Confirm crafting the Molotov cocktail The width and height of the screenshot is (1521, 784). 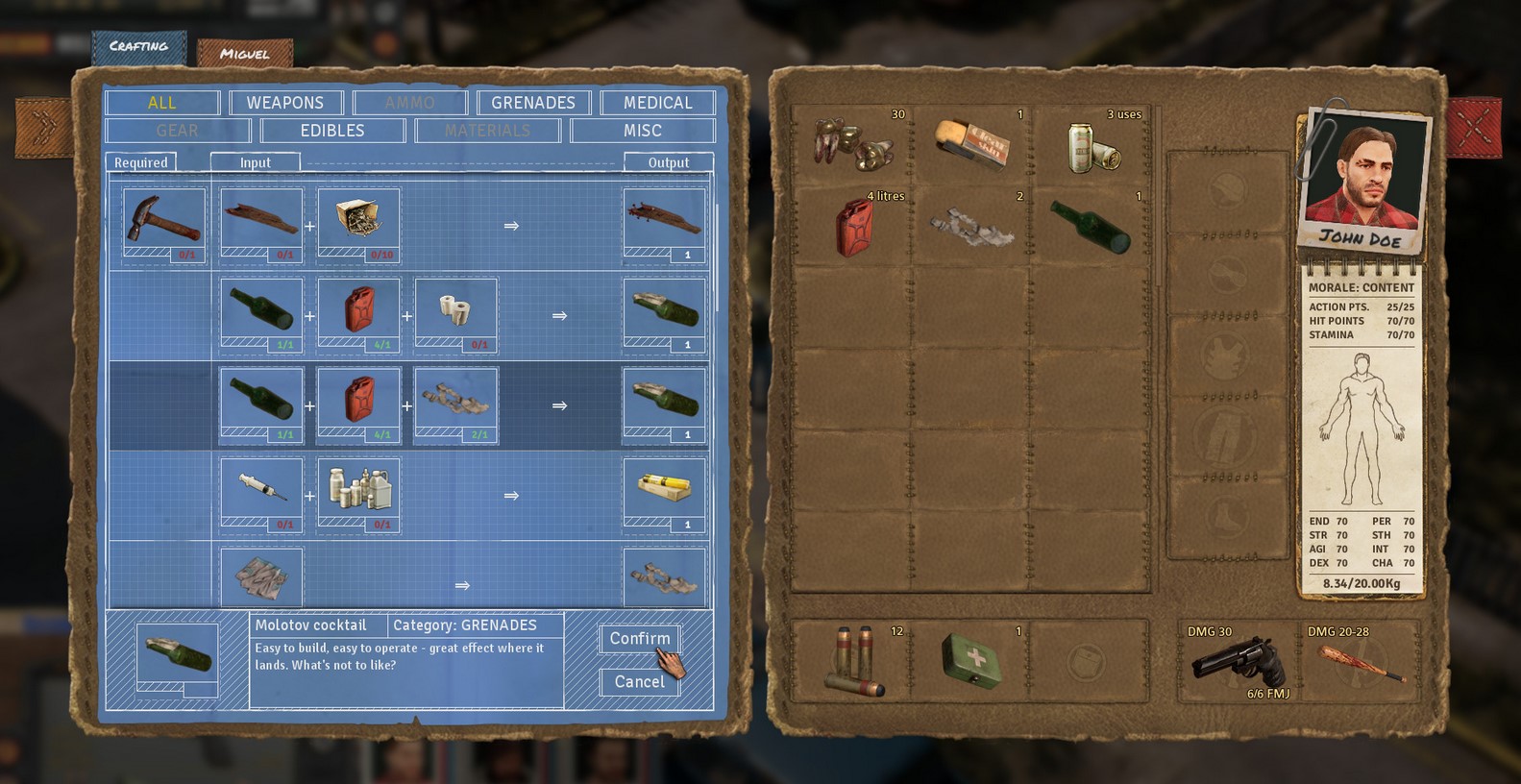tap(639, 639)
